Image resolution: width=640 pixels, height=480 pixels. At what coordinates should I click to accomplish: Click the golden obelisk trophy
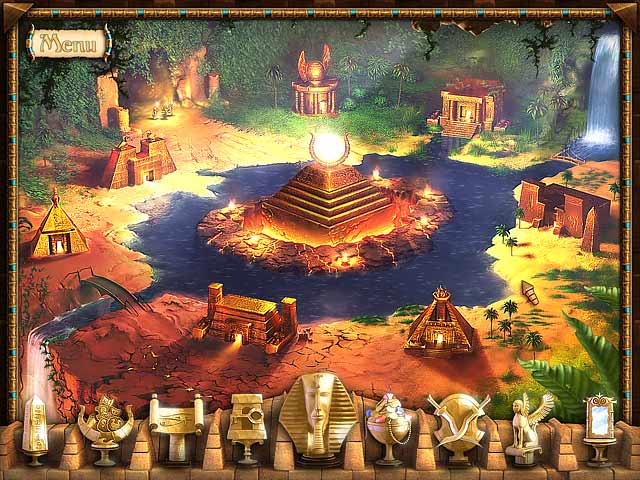[x=36, y=428]
